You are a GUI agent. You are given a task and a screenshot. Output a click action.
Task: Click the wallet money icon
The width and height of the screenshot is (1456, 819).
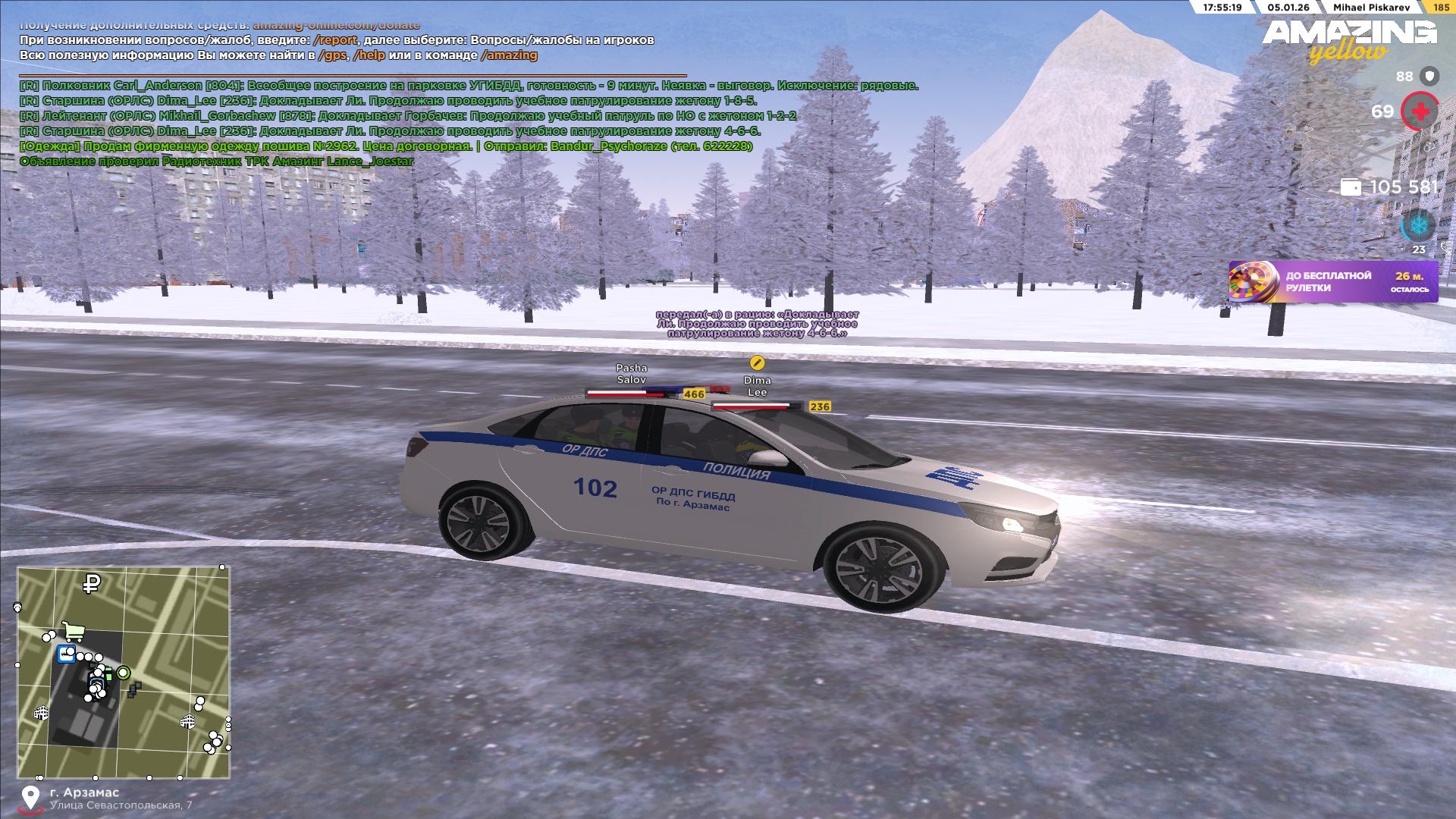[1351, 187]
